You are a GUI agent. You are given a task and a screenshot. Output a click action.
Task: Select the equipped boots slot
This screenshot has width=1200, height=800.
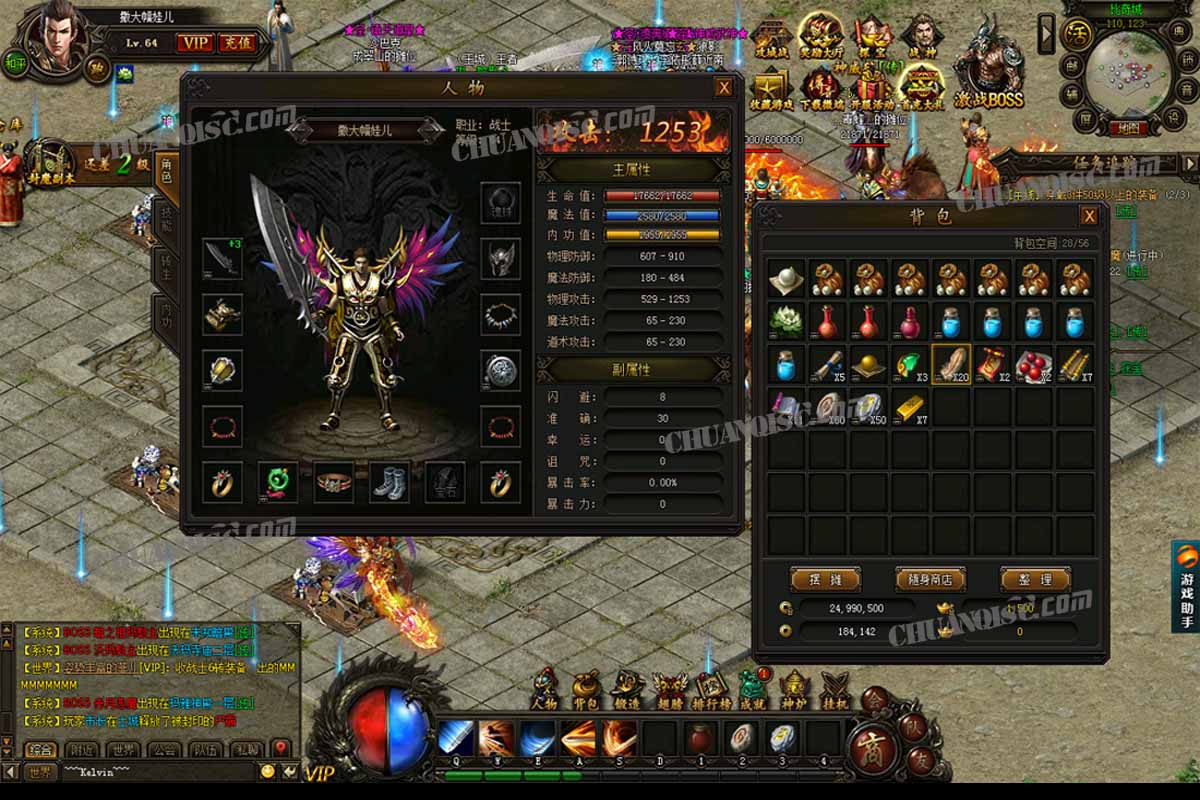tap(389, 482)
